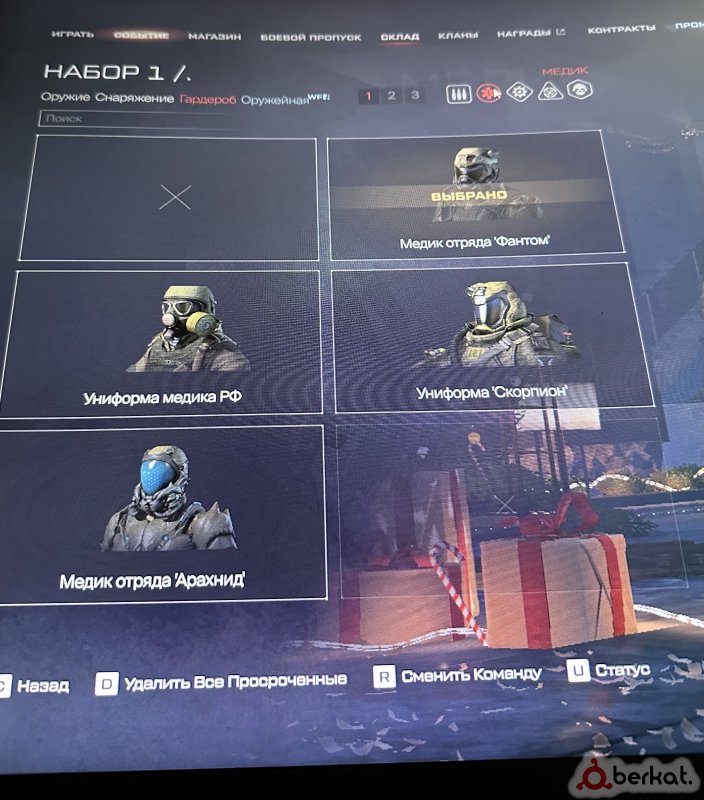Select the СКЛАД menu entry
Image resolution: width=704 pixels, height=800 pixels.
click(400, 36)
